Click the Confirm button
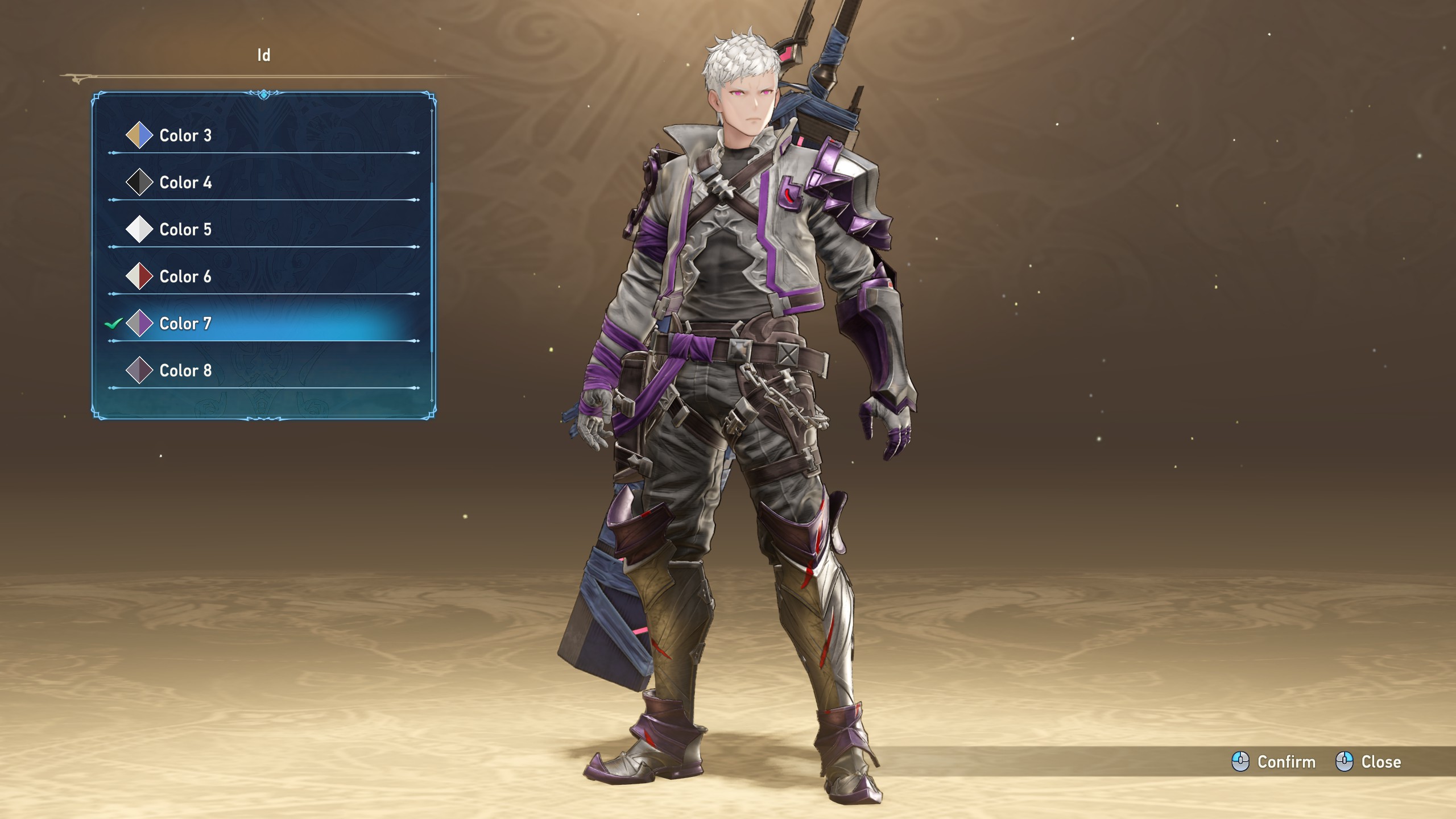This screenshot has height=819, width=1456. (x=1274, y=762)
